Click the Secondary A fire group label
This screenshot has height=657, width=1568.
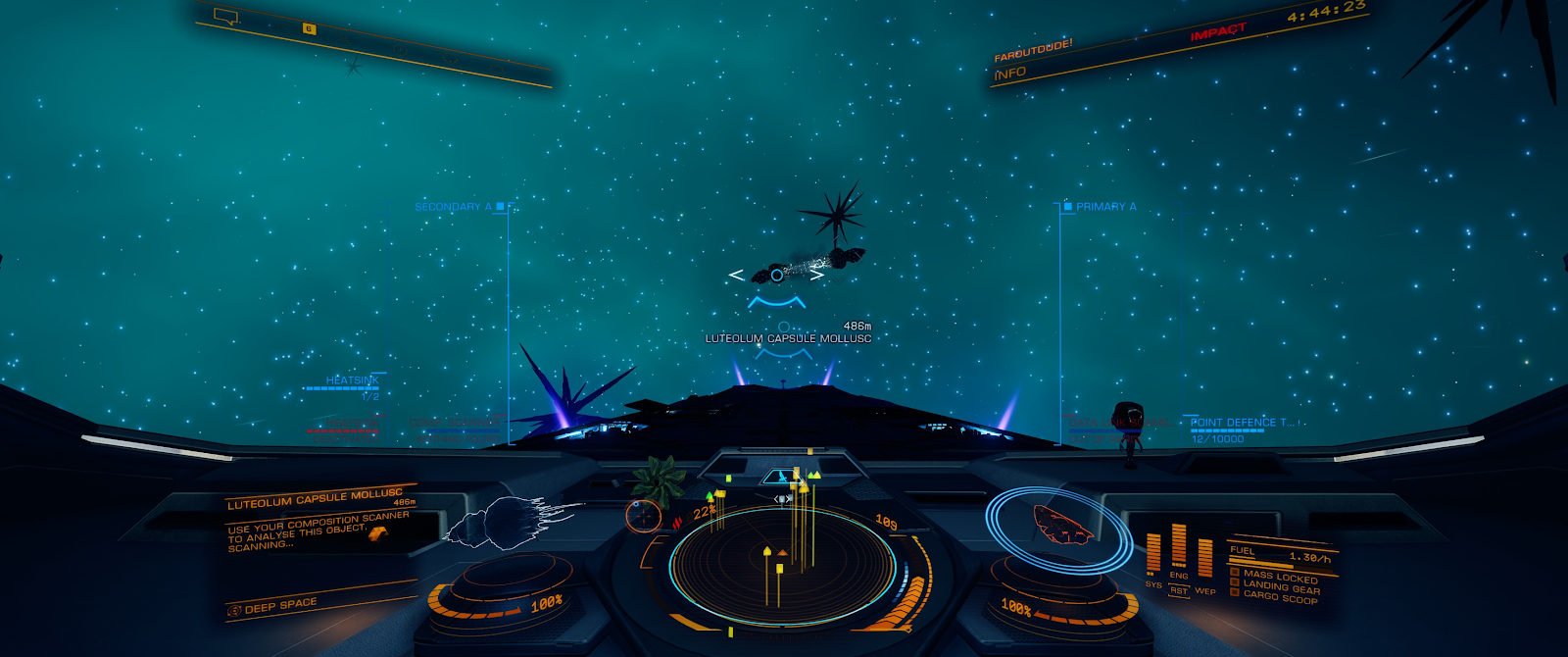point(453,207)
